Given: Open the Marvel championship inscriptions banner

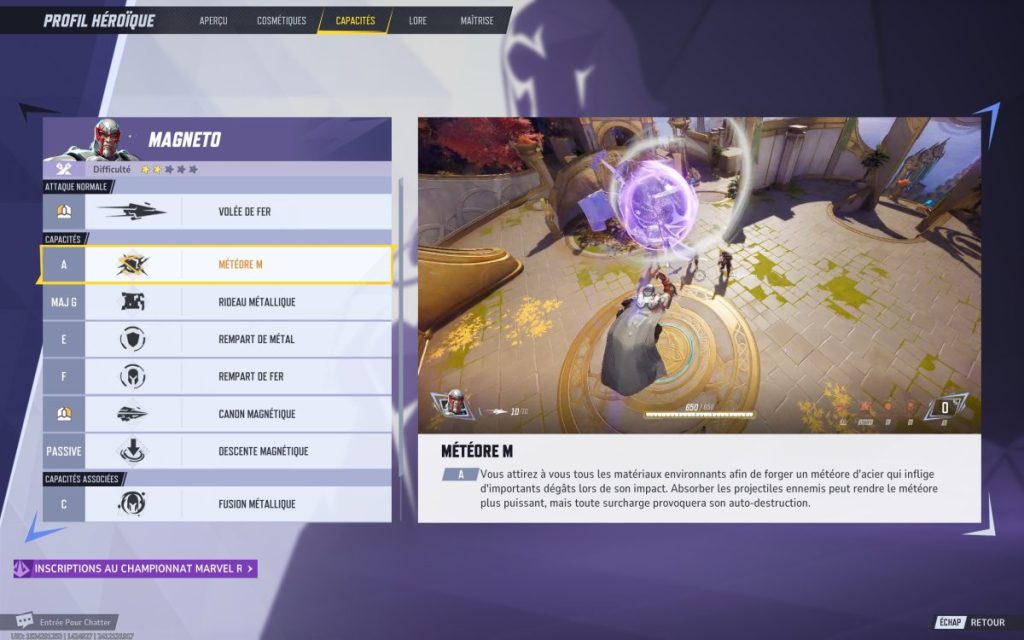Looking at the screenshot, I should 136,569.
